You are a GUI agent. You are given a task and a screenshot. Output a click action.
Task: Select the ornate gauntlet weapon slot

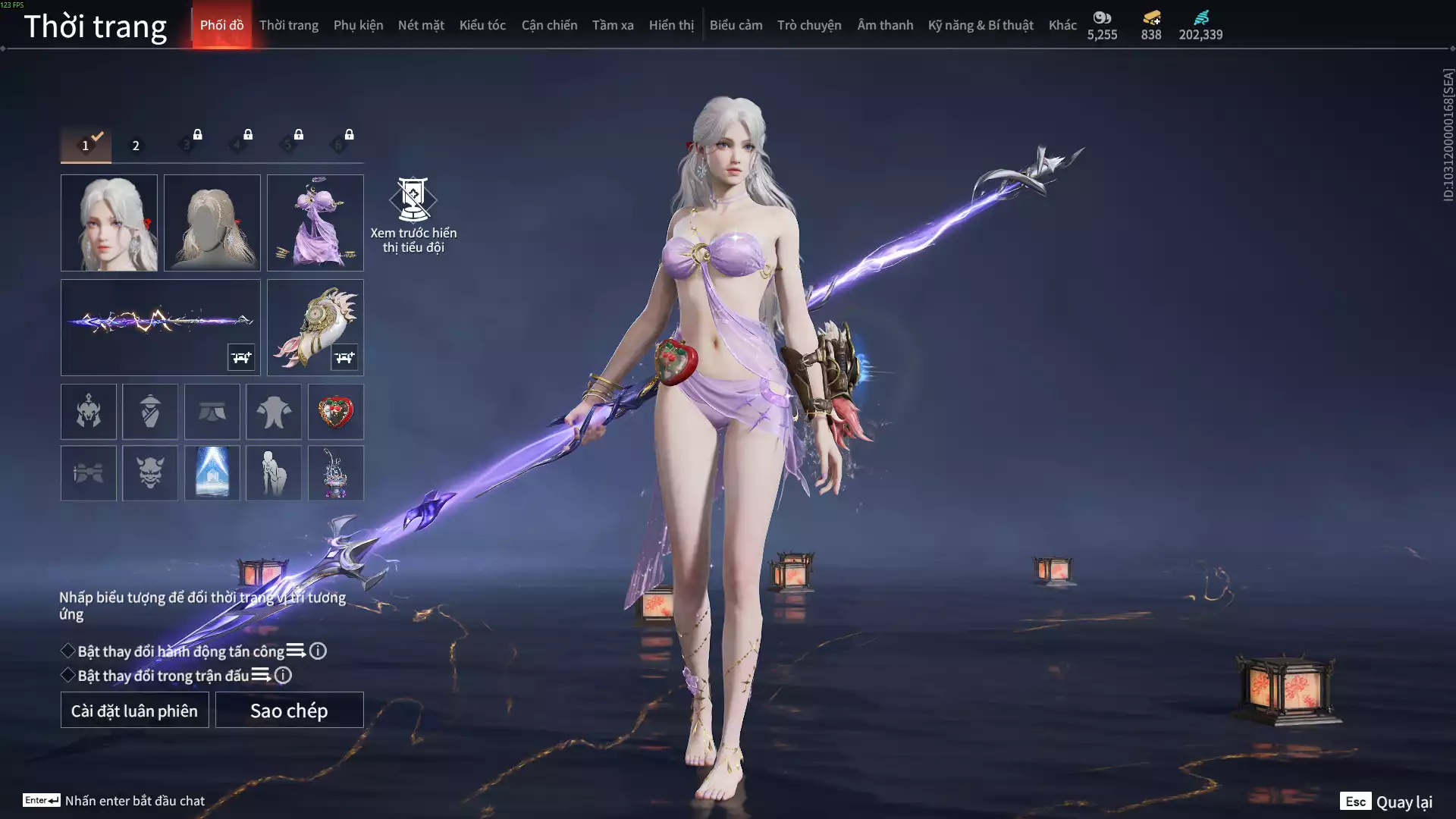point(315,327)
